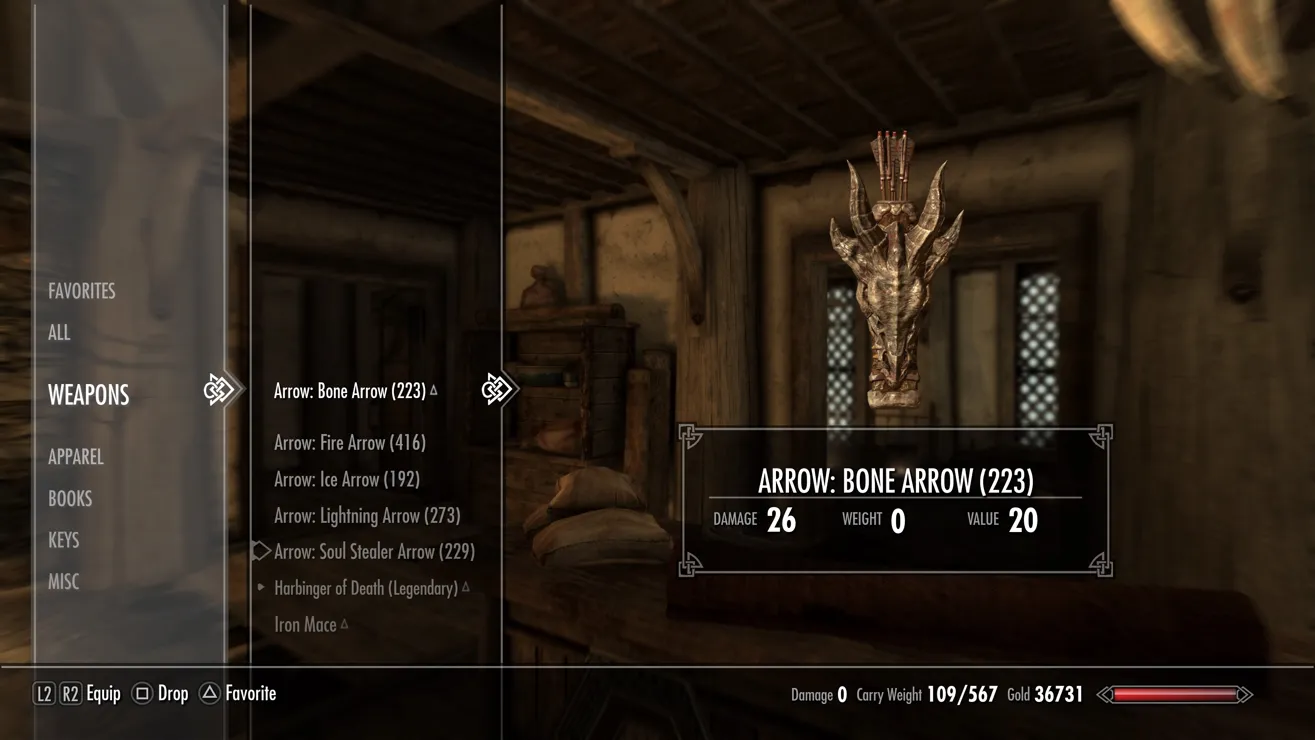Screen dimensions: 1315x740
Task: Select the Soul Stealer Arrow entry
Action: tap(374, 552)
